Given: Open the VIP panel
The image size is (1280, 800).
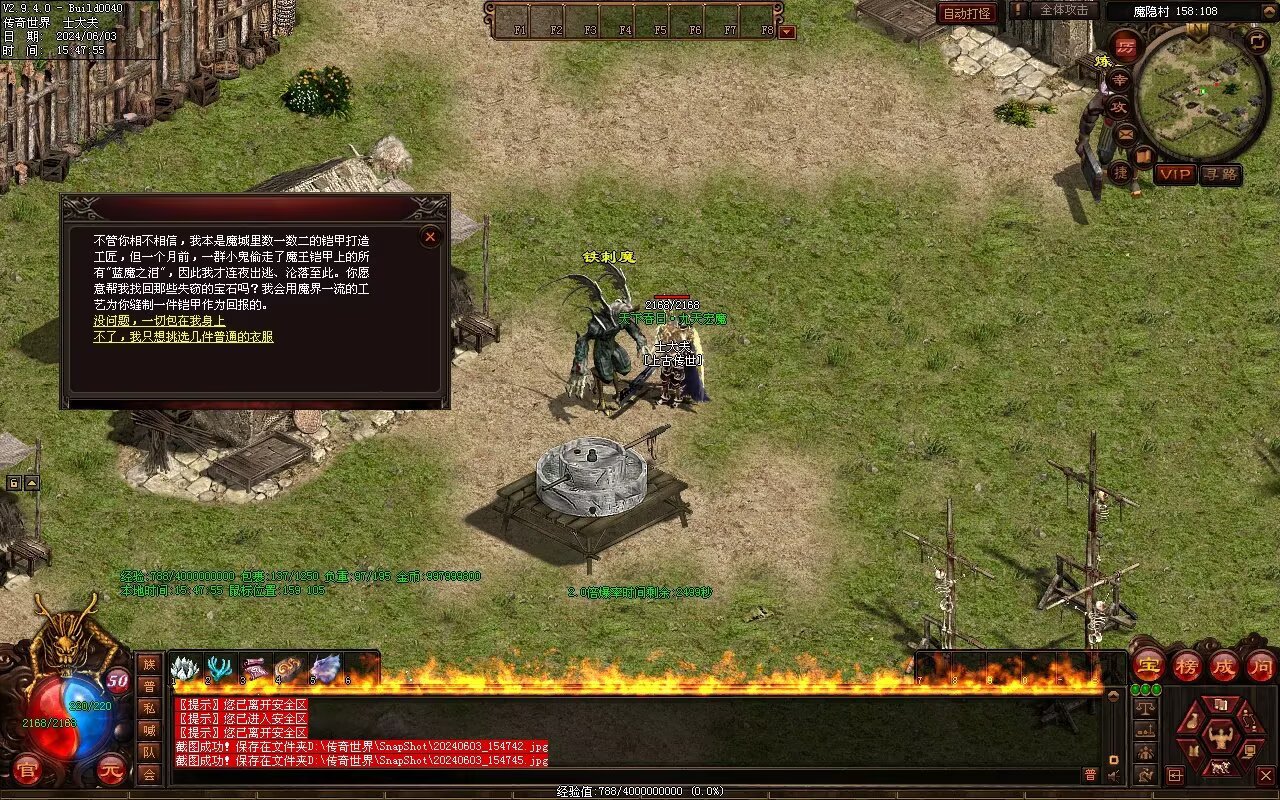Looking at the screenshot, I should coord(1175,174).
